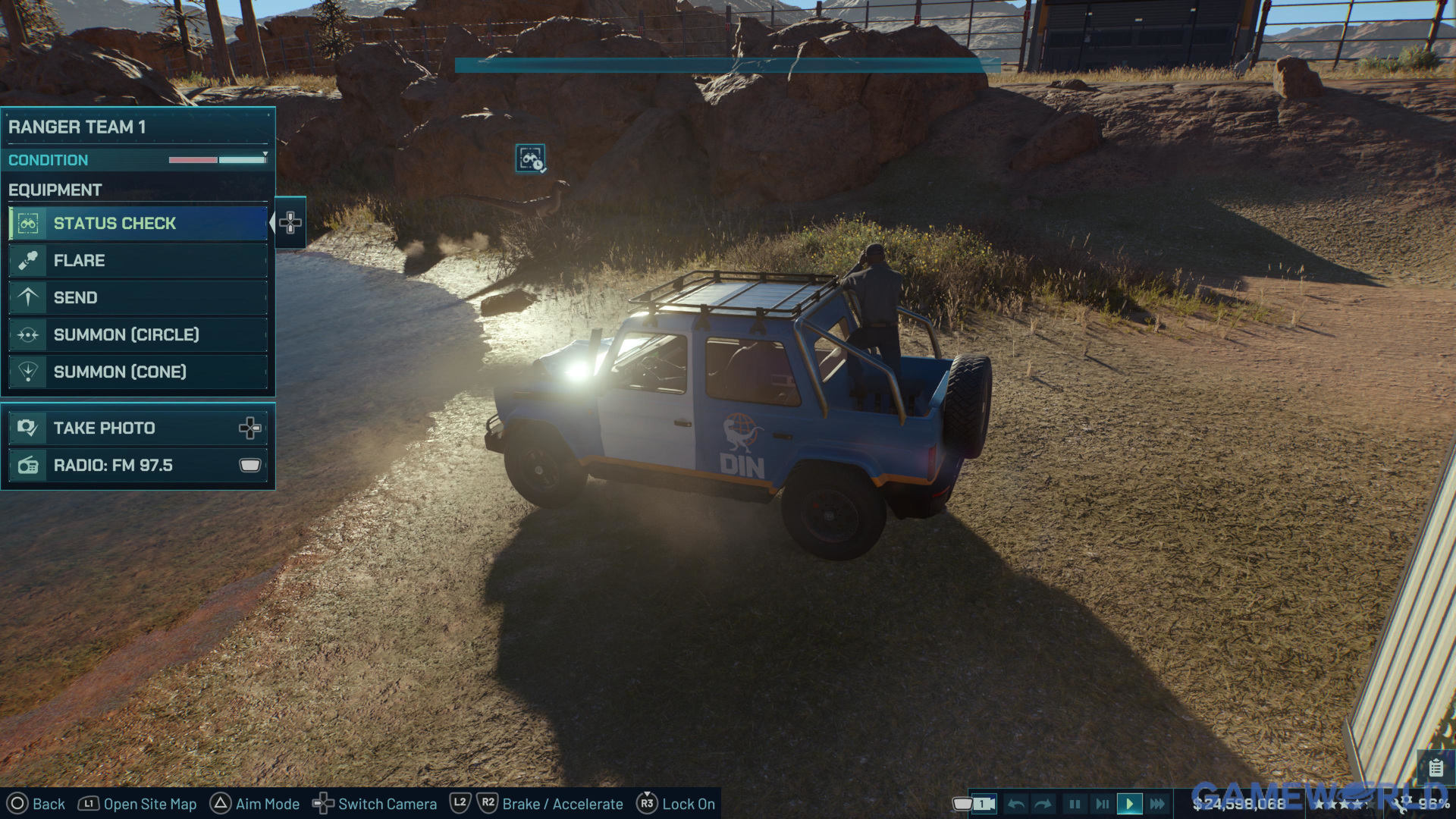This screenshot has height=819, width=1456.
Task: Activate the Take Photo option
Action: [138, 428]
